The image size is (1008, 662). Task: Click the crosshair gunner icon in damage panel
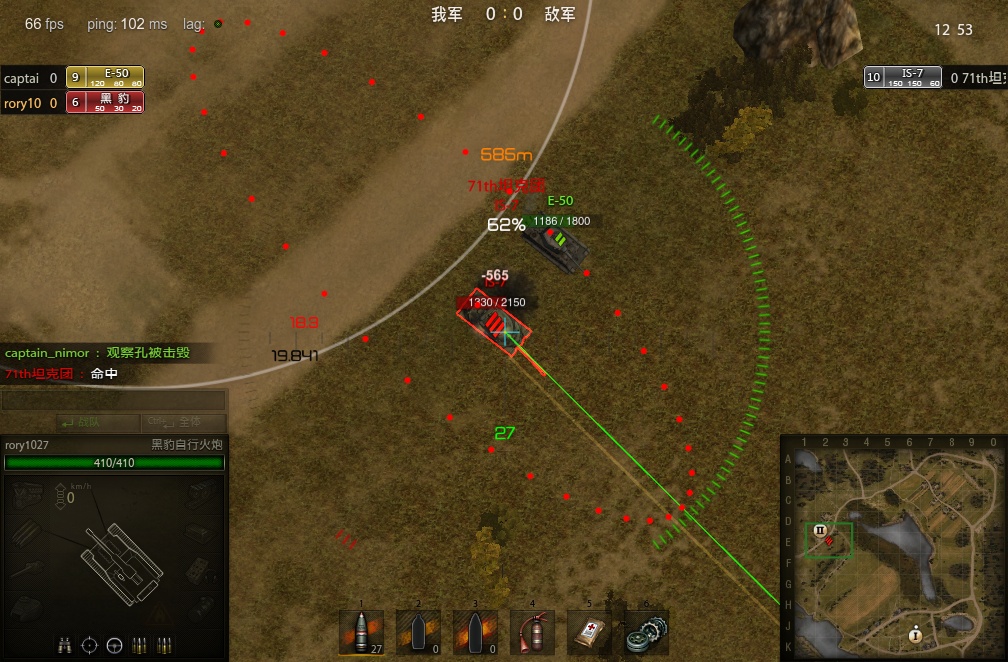[89, 645]
